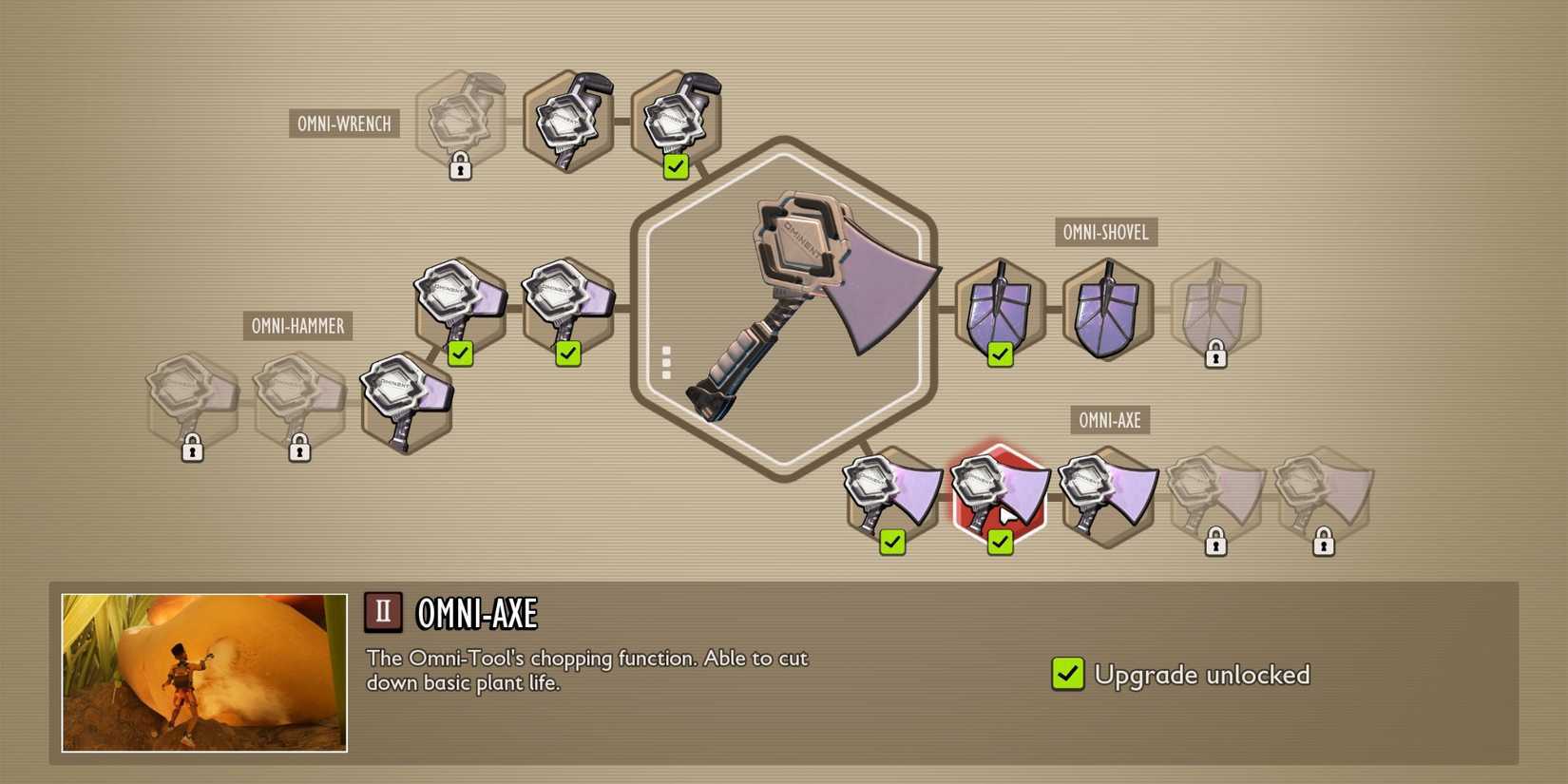Click the padlock on the fourth Omni-Axe node
This screenshot has width=1568, height=784.
click(1216, 544)
